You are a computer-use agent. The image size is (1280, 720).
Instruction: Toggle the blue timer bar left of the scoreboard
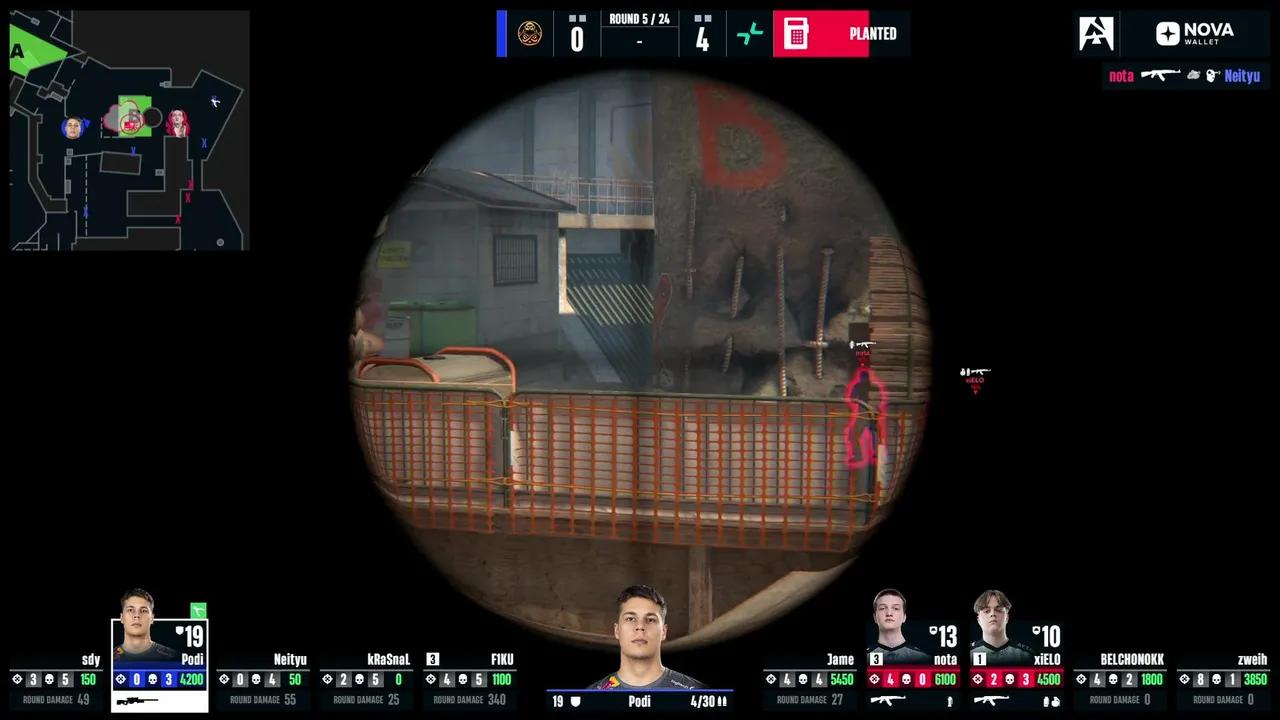point(500,33)
